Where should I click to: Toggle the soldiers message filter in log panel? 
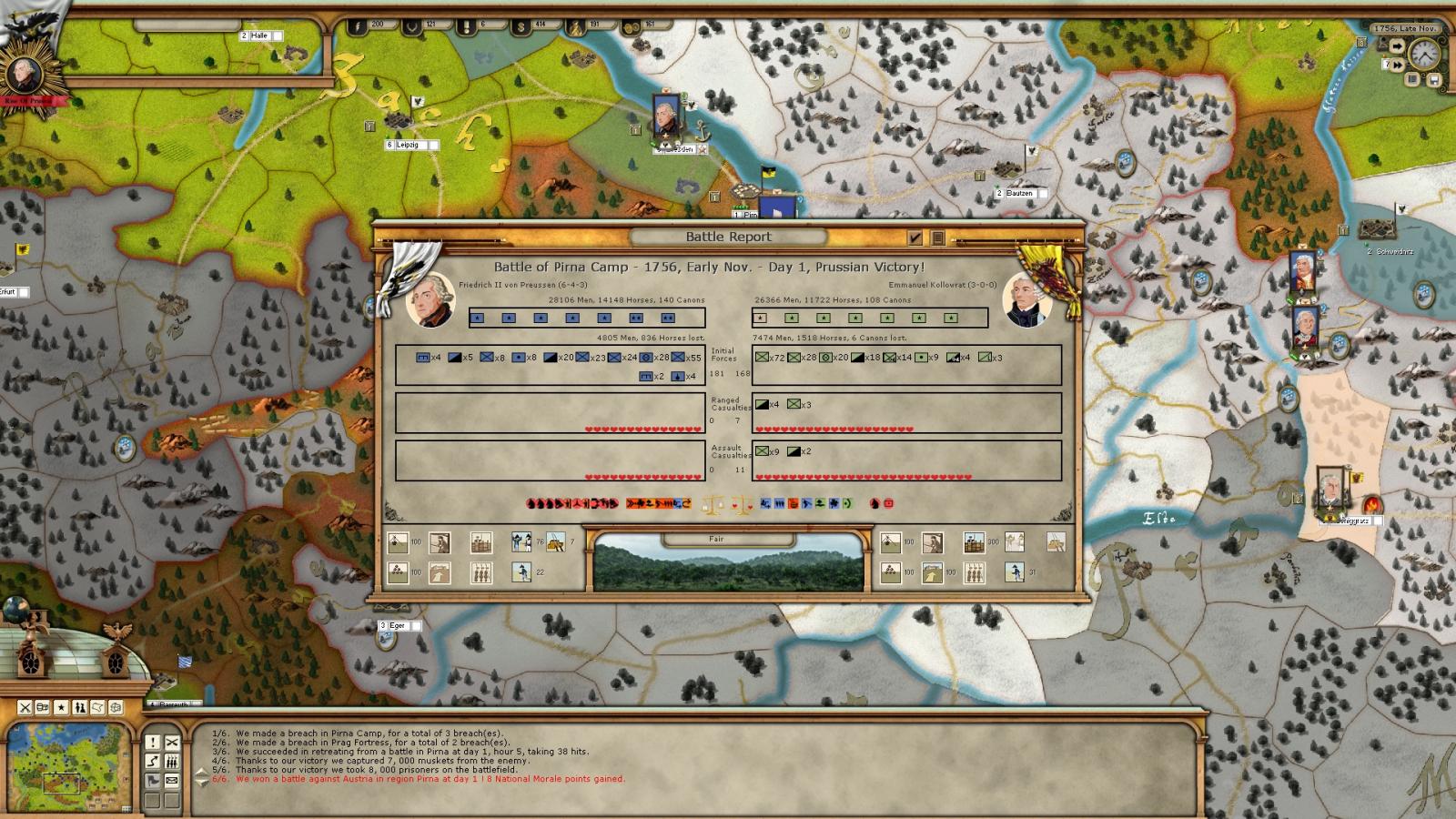point(171,761)
